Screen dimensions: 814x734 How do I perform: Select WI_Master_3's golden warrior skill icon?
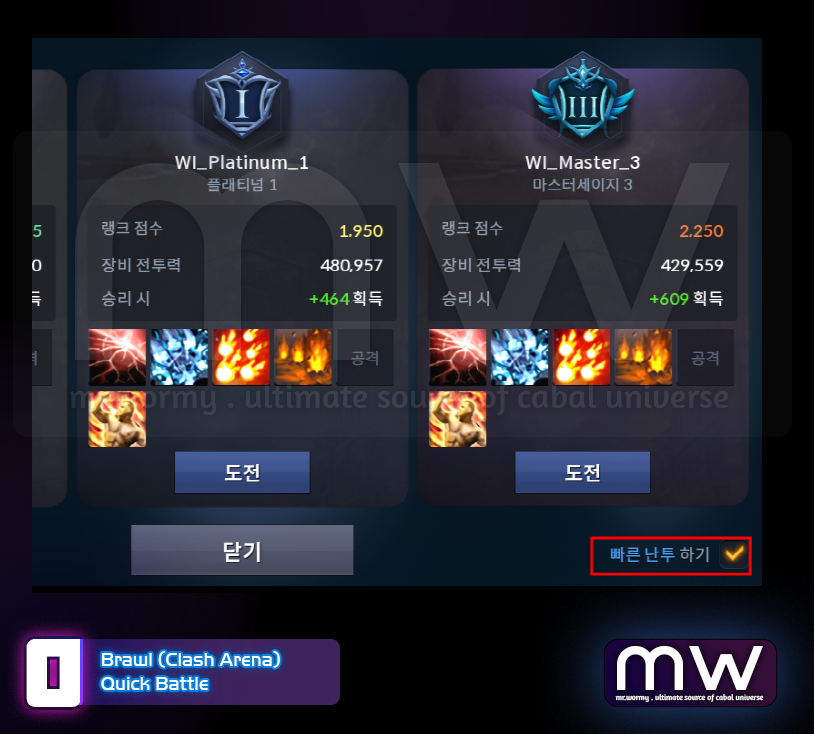[x=458, y=418]
